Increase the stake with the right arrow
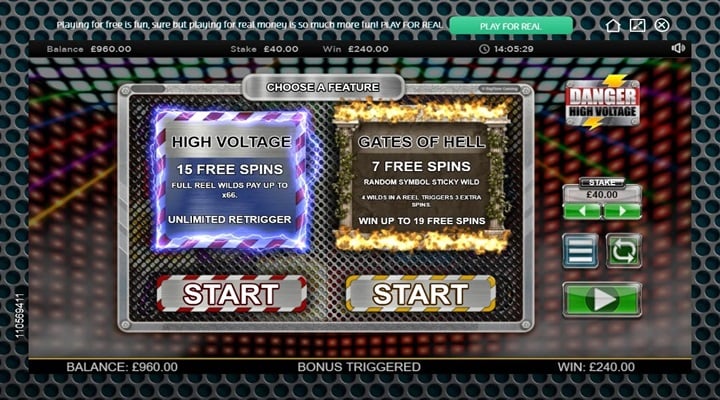This screenshot has width=720, height=400. [x=621, y=211]
